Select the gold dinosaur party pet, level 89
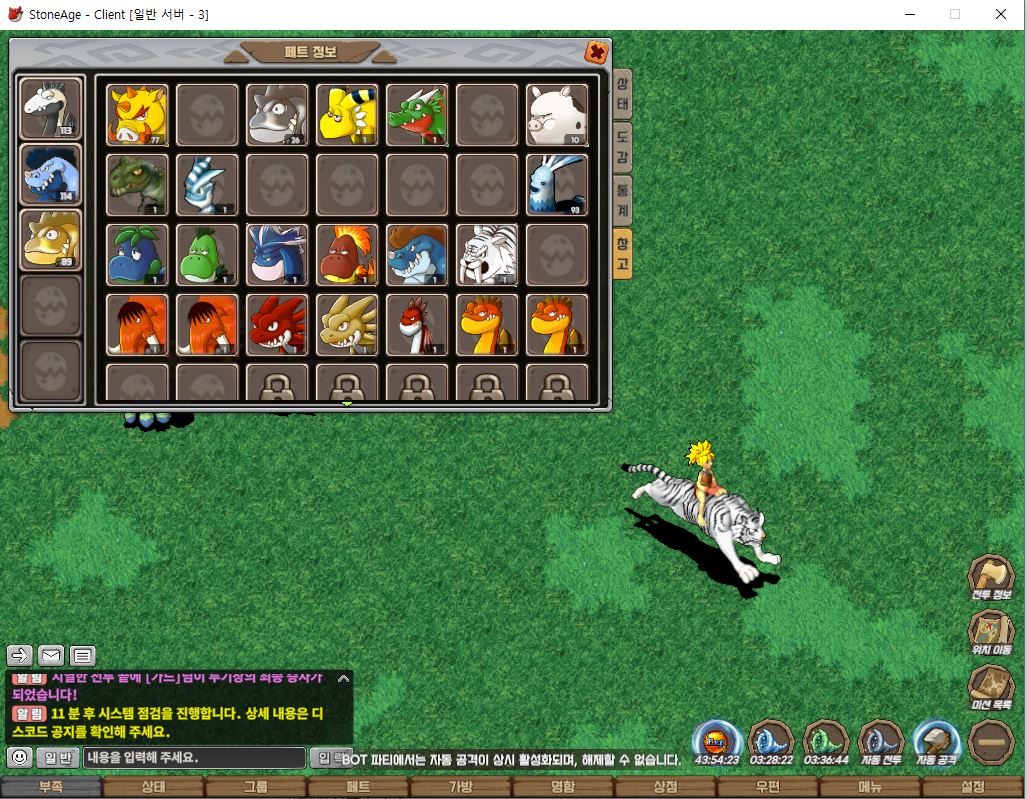Viewport: 1027px width, 799px height. 51,240
